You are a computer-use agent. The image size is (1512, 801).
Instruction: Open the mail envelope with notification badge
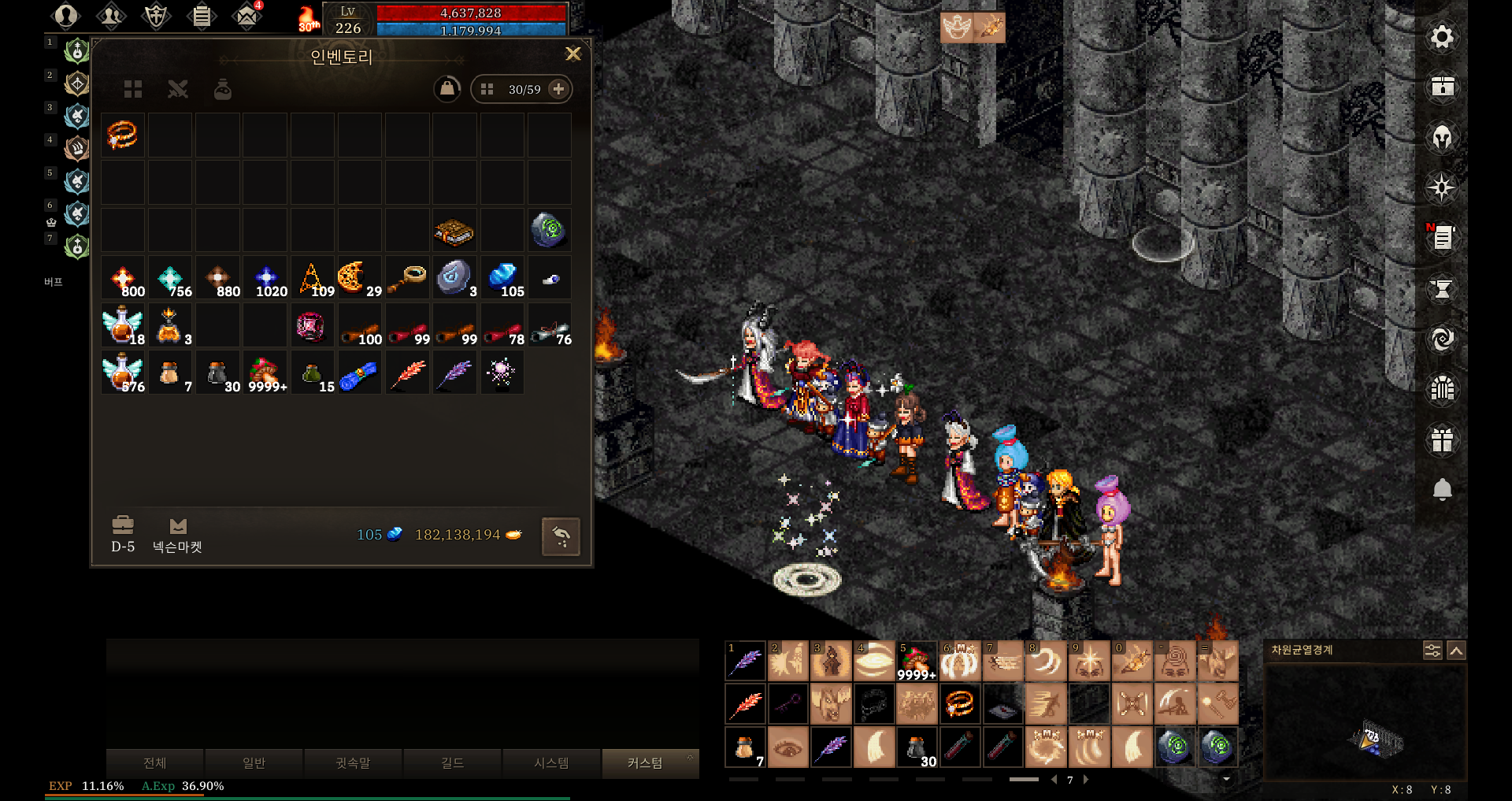(x=247, y=16)
